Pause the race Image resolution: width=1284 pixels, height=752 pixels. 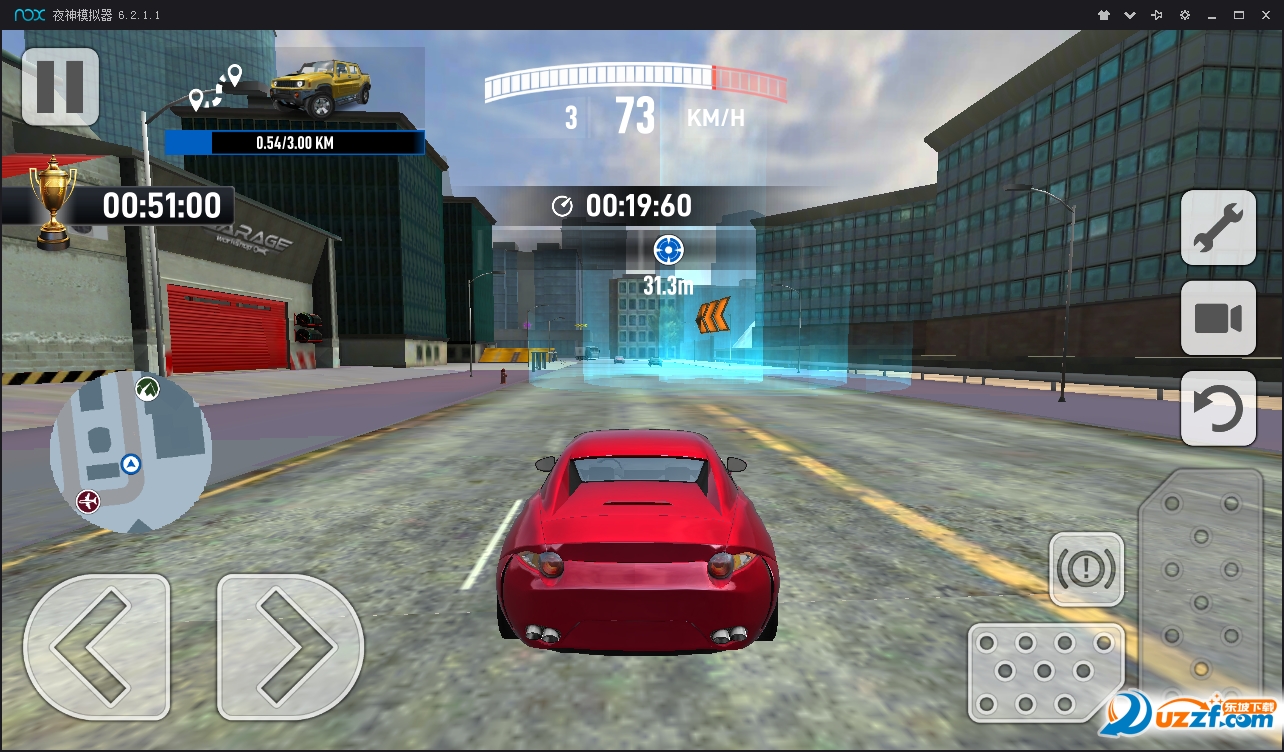click(60, 87)
